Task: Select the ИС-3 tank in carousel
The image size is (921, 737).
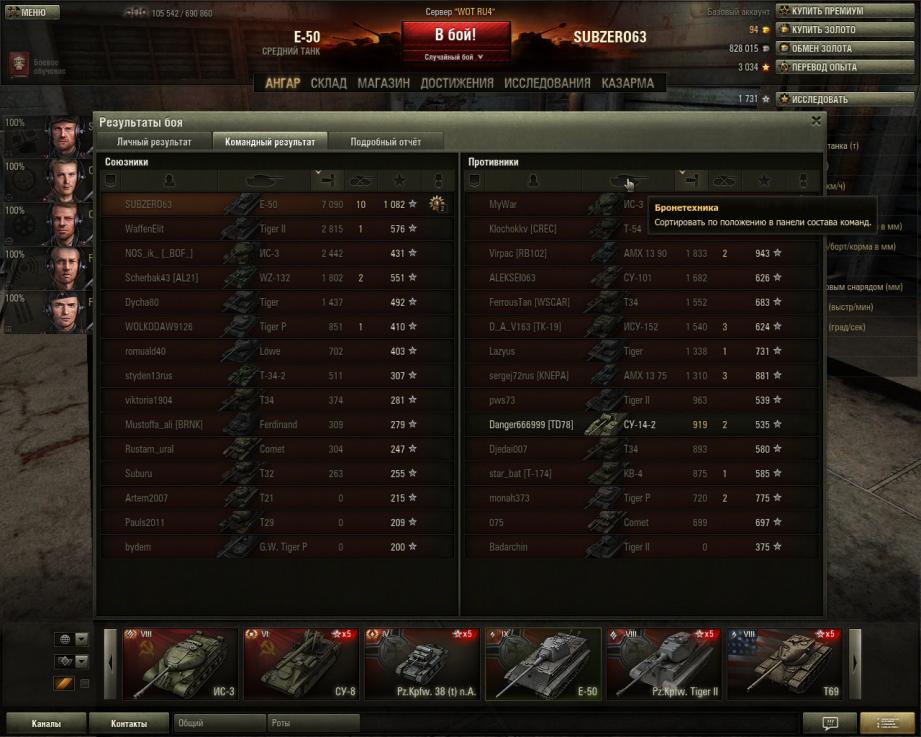Action: coord(181,664)
